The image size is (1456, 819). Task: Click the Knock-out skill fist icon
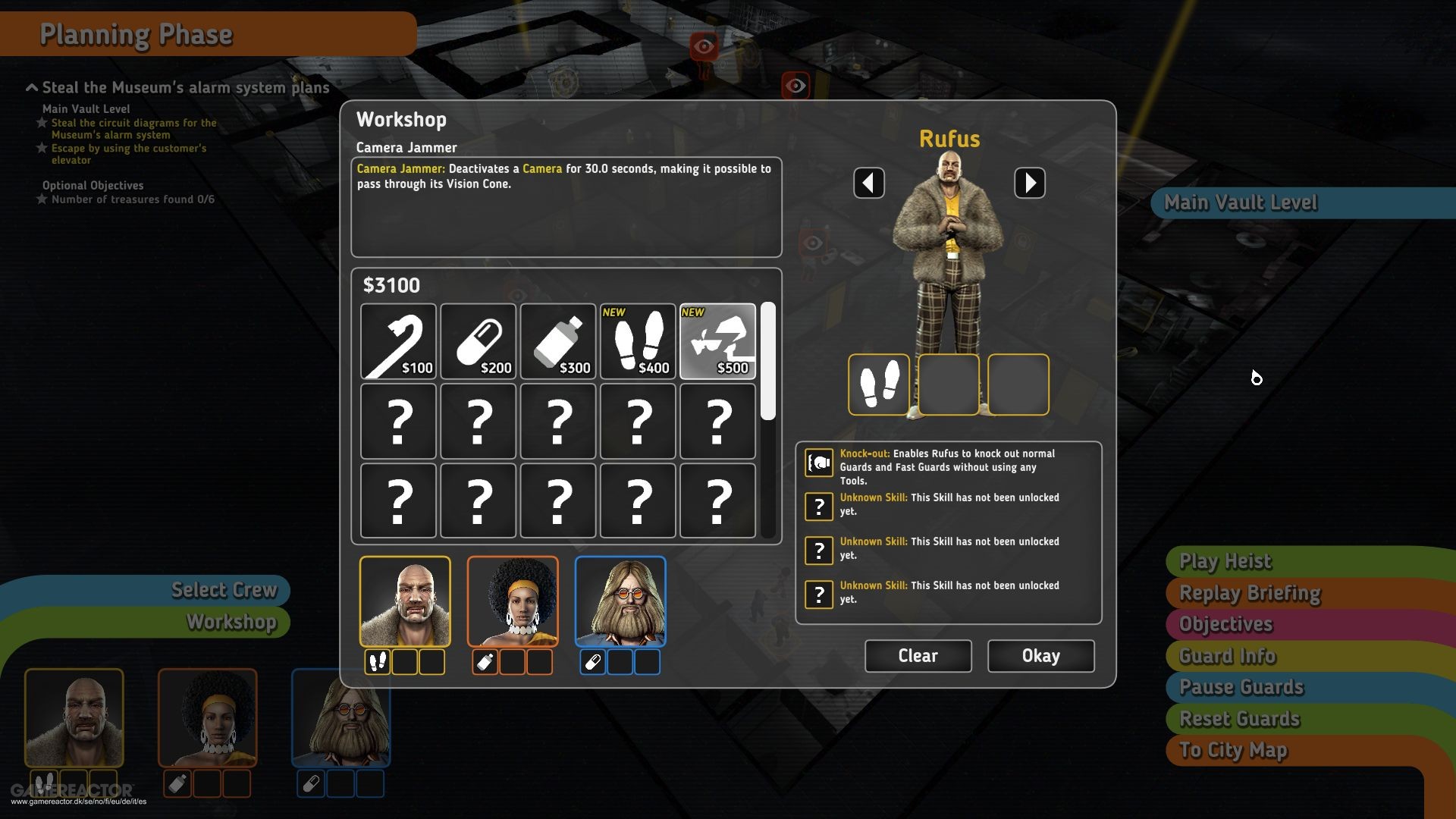click(x=818, y=461)
